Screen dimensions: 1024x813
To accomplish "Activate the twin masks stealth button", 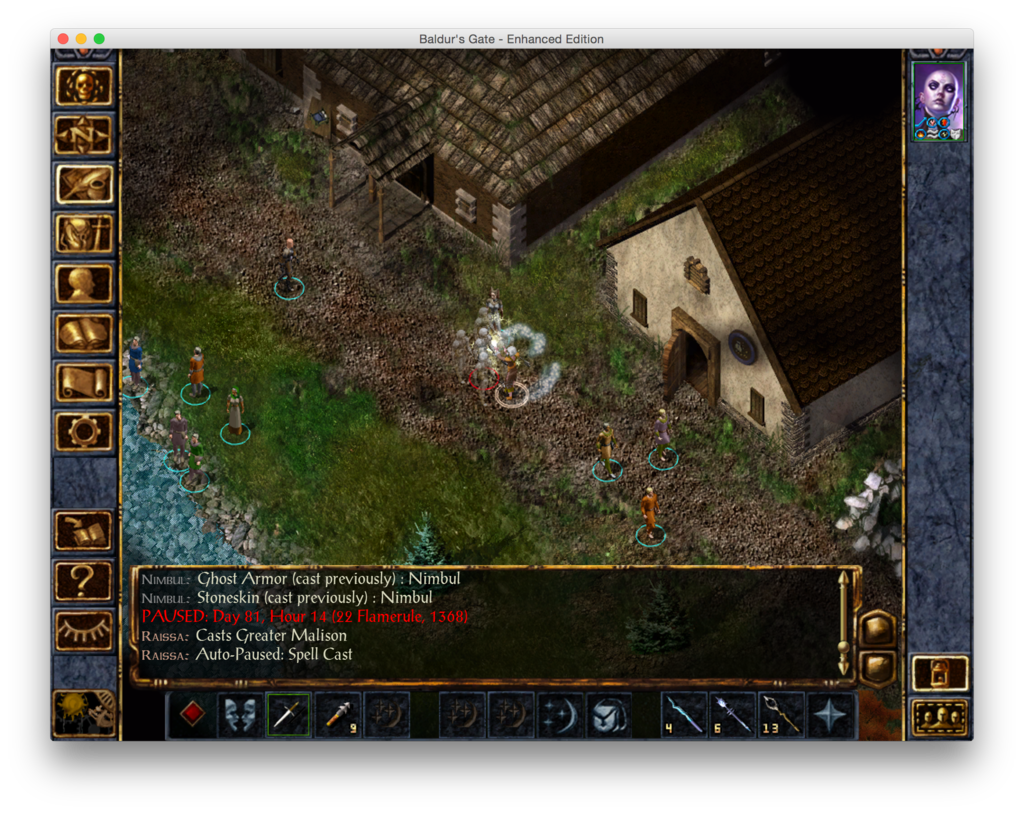I will pos(240,714).
